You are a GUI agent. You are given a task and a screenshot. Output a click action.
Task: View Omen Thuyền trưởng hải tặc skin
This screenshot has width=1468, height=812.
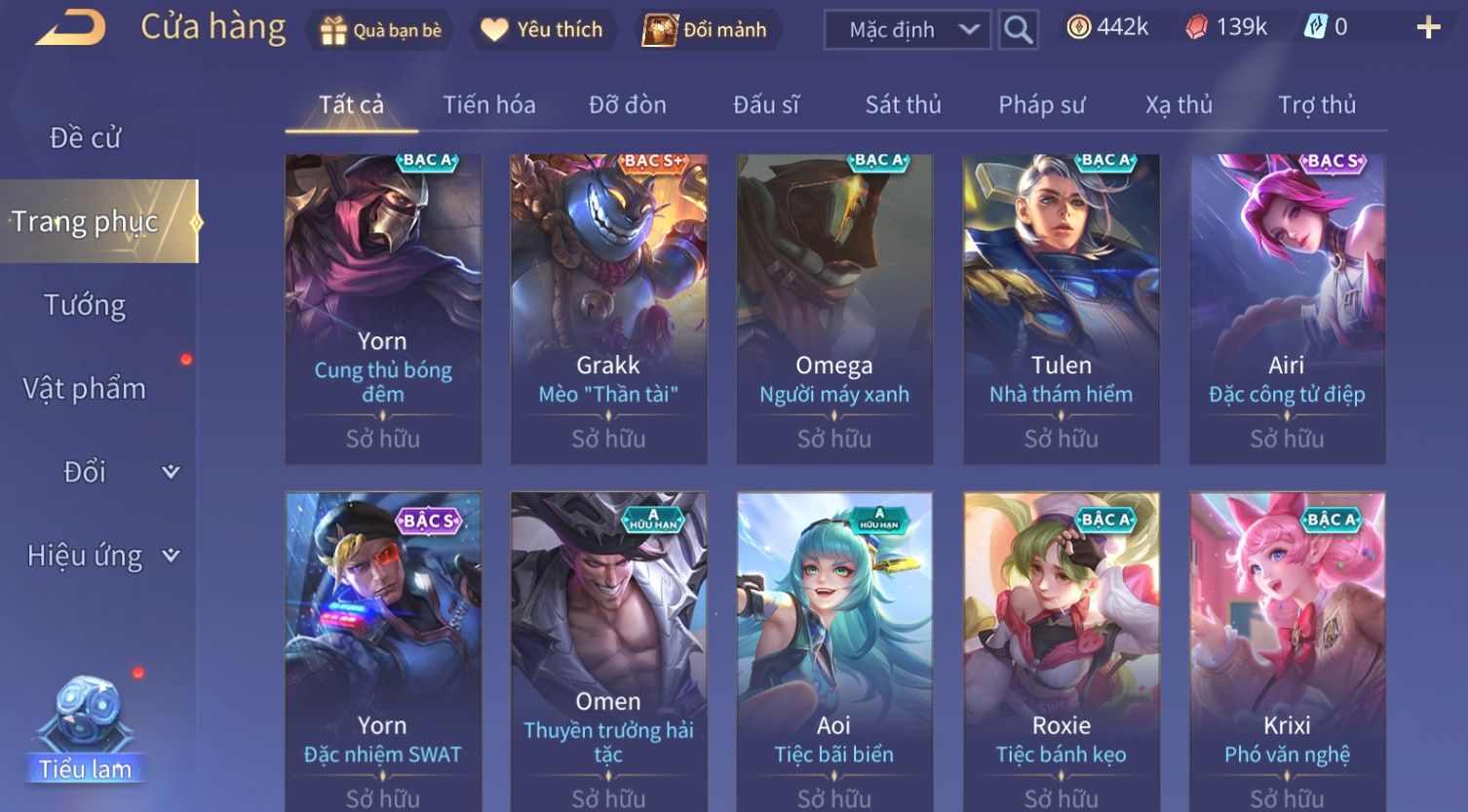pyautogui.click(x=608, y=648)
